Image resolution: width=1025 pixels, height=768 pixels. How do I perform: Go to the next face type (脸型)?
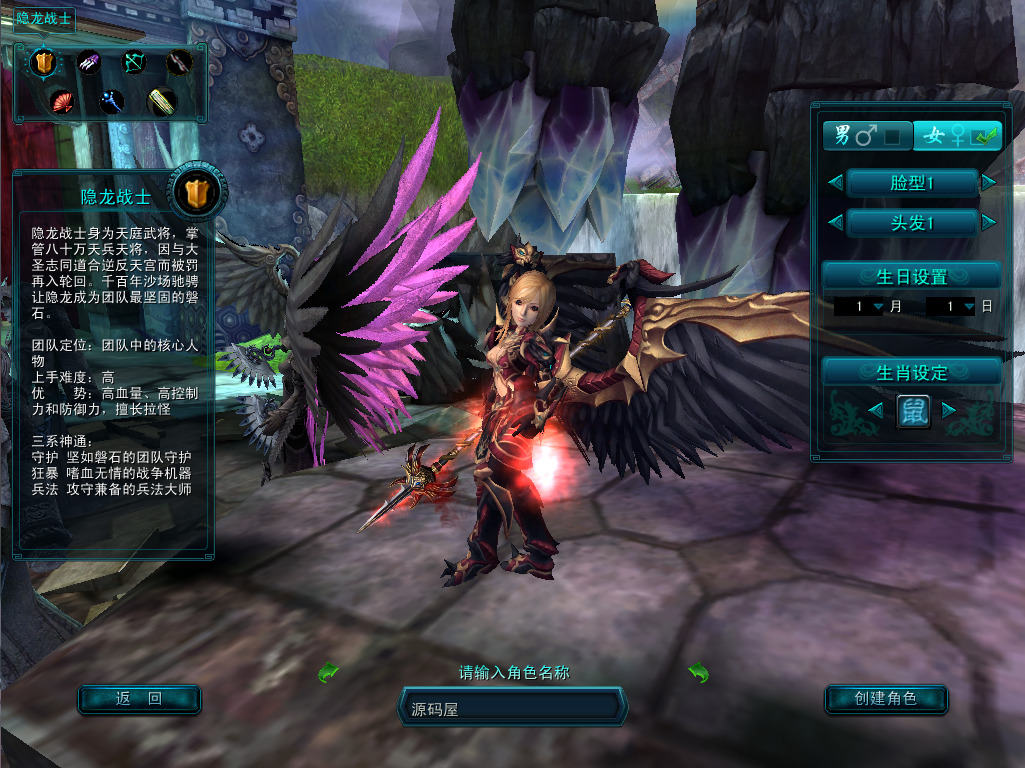[989, 182]
